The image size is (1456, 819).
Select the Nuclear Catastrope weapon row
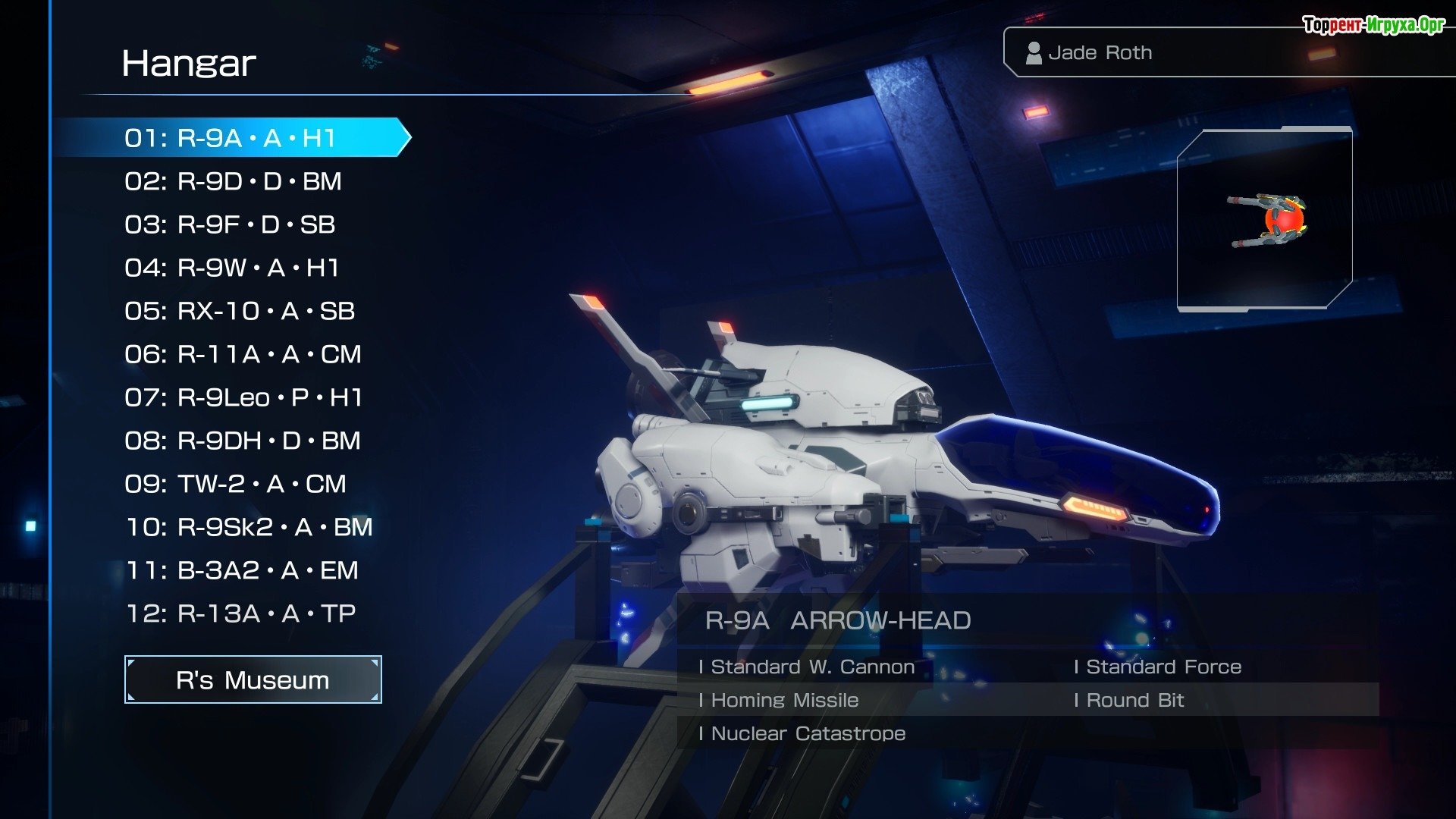point(808,733)
